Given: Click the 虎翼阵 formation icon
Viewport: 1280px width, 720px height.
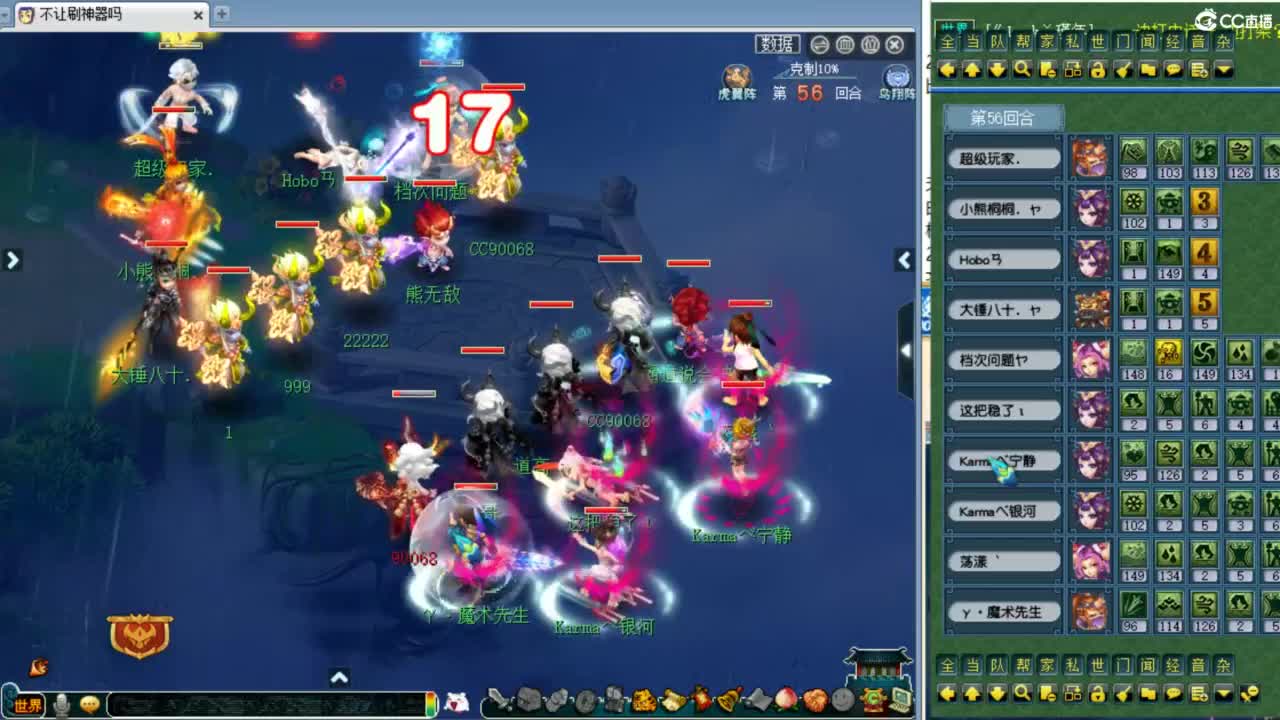Looking at the screenshot, I should (737, 75).
